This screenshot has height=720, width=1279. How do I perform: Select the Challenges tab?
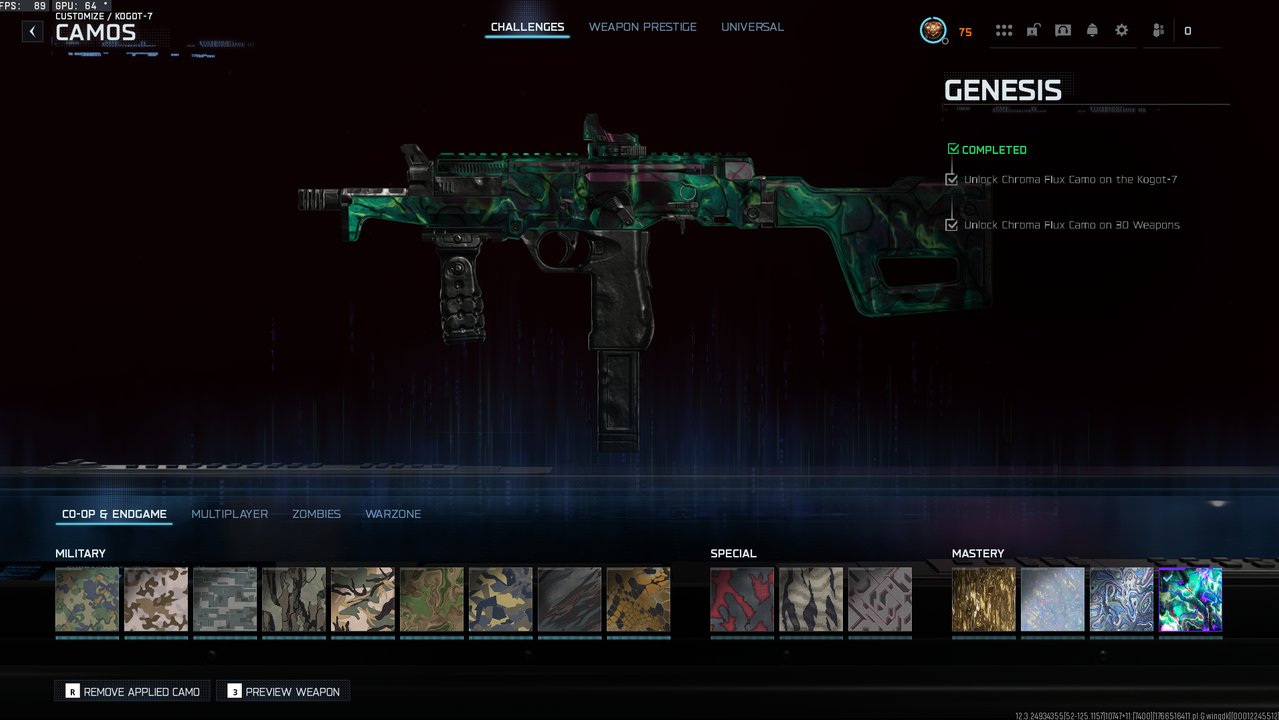coord(527,27)
